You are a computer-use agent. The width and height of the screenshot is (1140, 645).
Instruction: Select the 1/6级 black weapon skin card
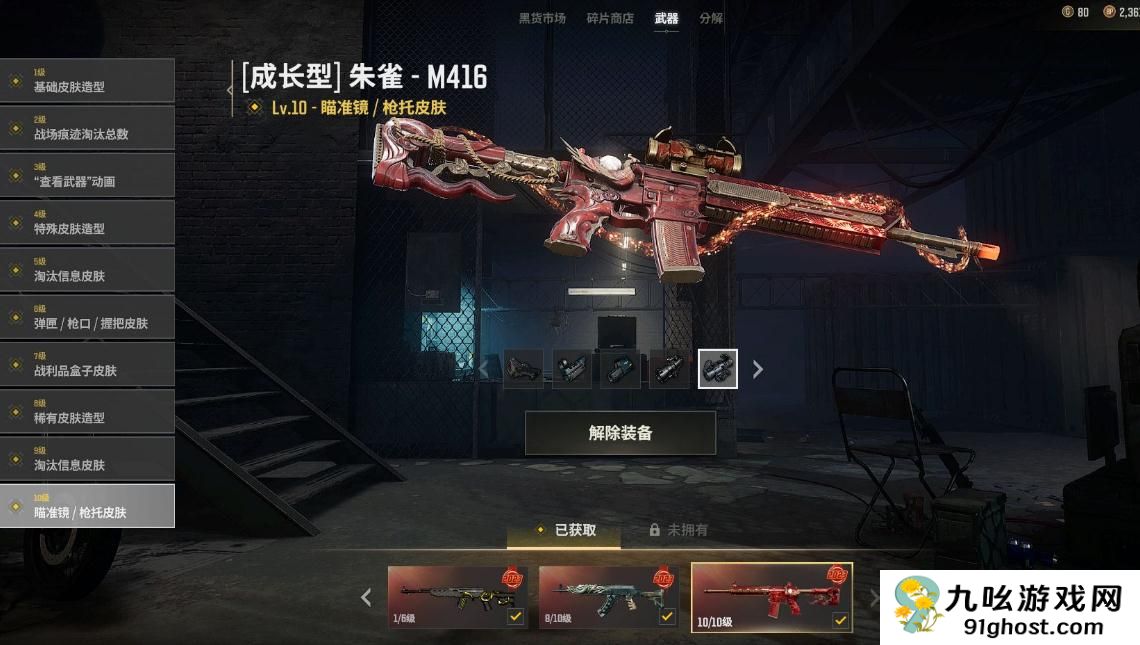click(458, 598)
